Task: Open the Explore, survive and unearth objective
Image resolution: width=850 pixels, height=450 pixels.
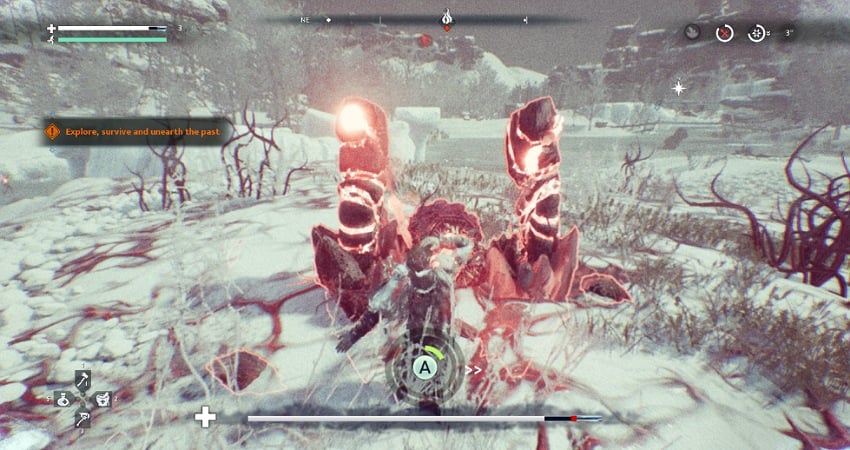Action: click(x=138, y=131)
